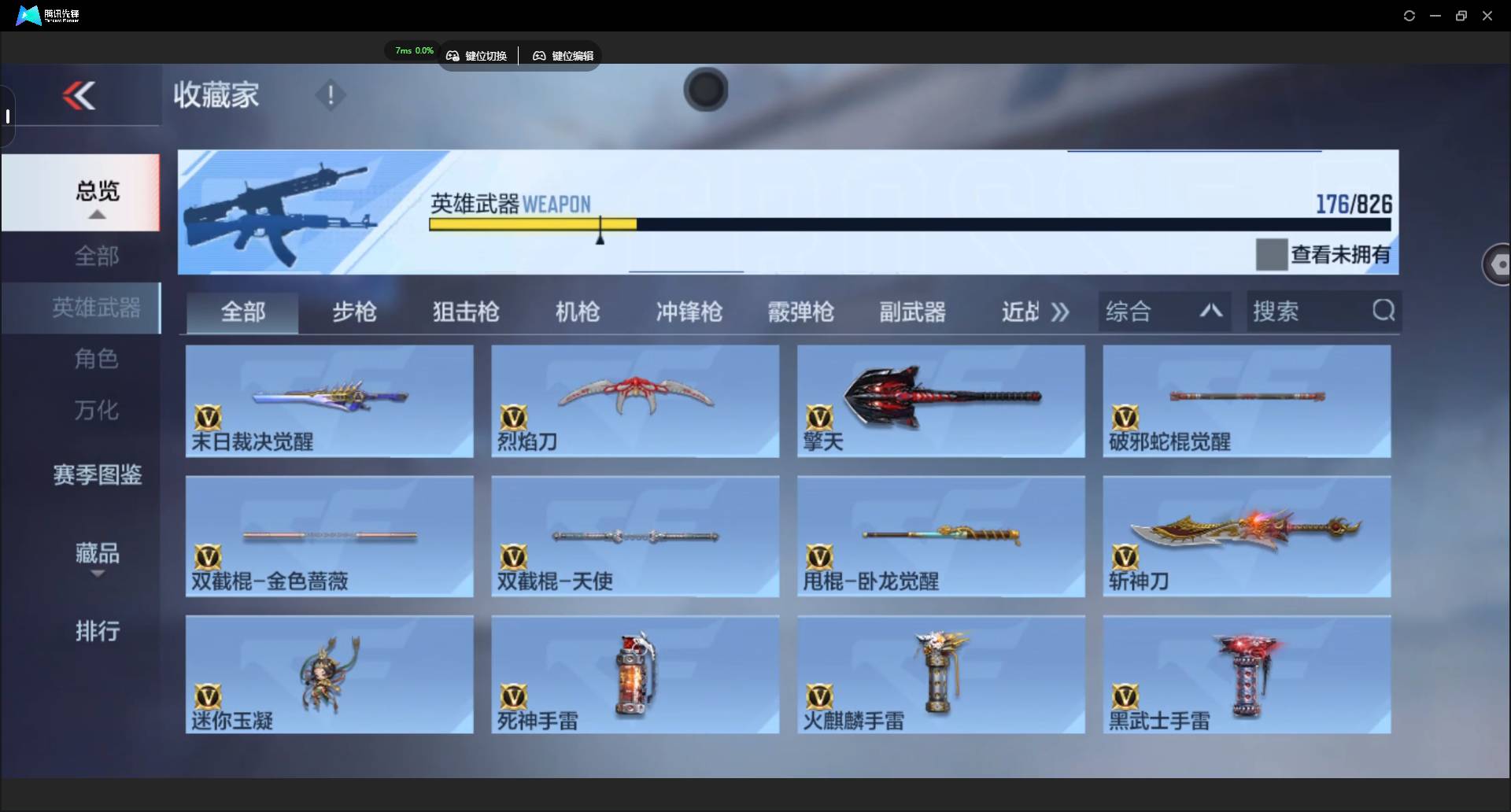This screenshot has width=1511, height=812.
Task: Click the warning icon next to 收藏家
Action: coord(330,95)
